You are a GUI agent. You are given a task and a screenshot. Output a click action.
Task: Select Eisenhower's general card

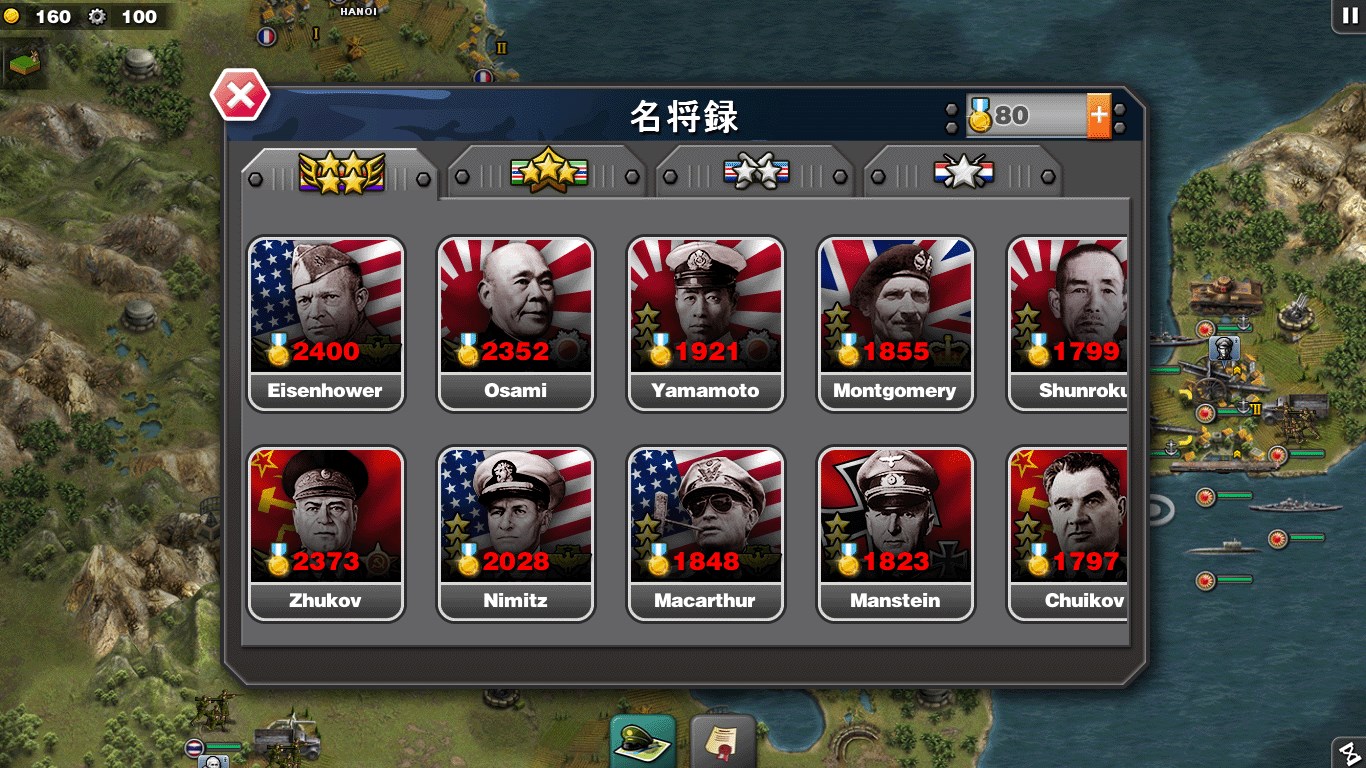pyautogui.click(x=325, y=320)
